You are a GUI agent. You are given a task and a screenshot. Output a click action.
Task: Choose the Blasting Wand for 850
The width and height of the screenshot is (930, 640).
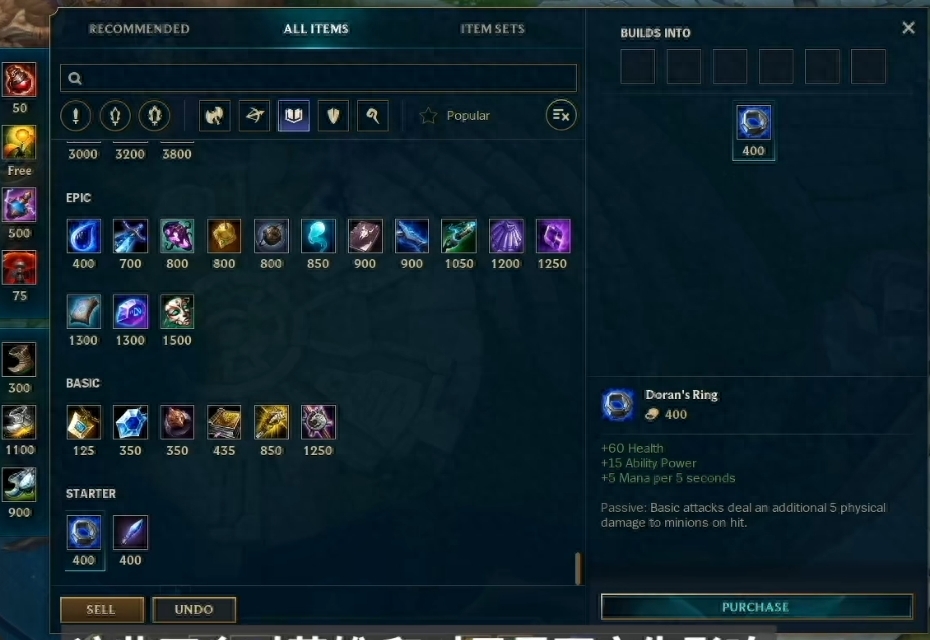click(x=271, y=423)
